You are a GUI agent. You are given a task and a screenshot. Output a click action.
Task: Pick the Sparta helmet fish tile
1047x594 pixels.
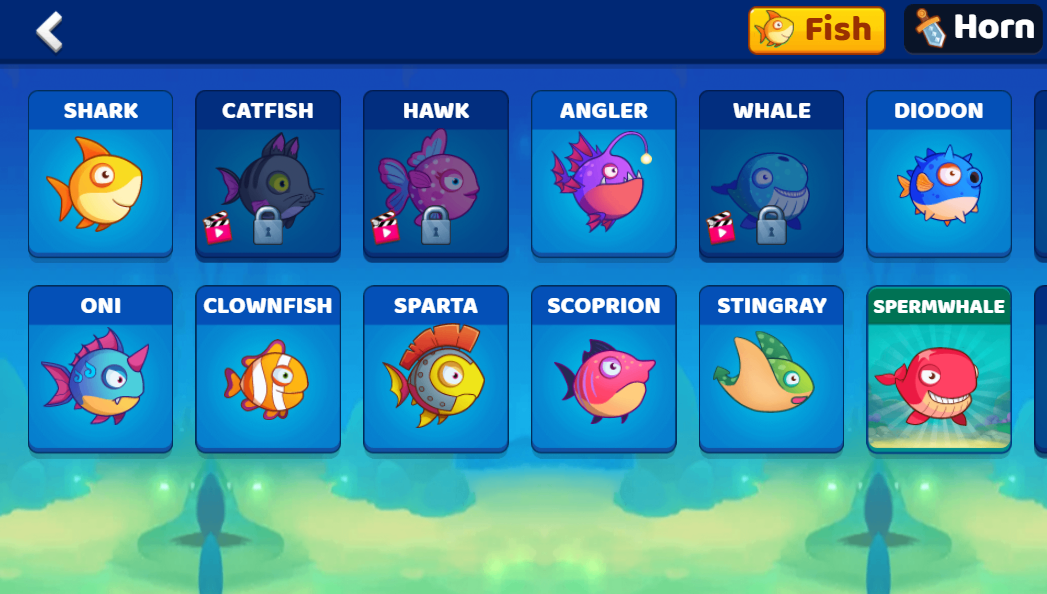(x=436, y=370)
